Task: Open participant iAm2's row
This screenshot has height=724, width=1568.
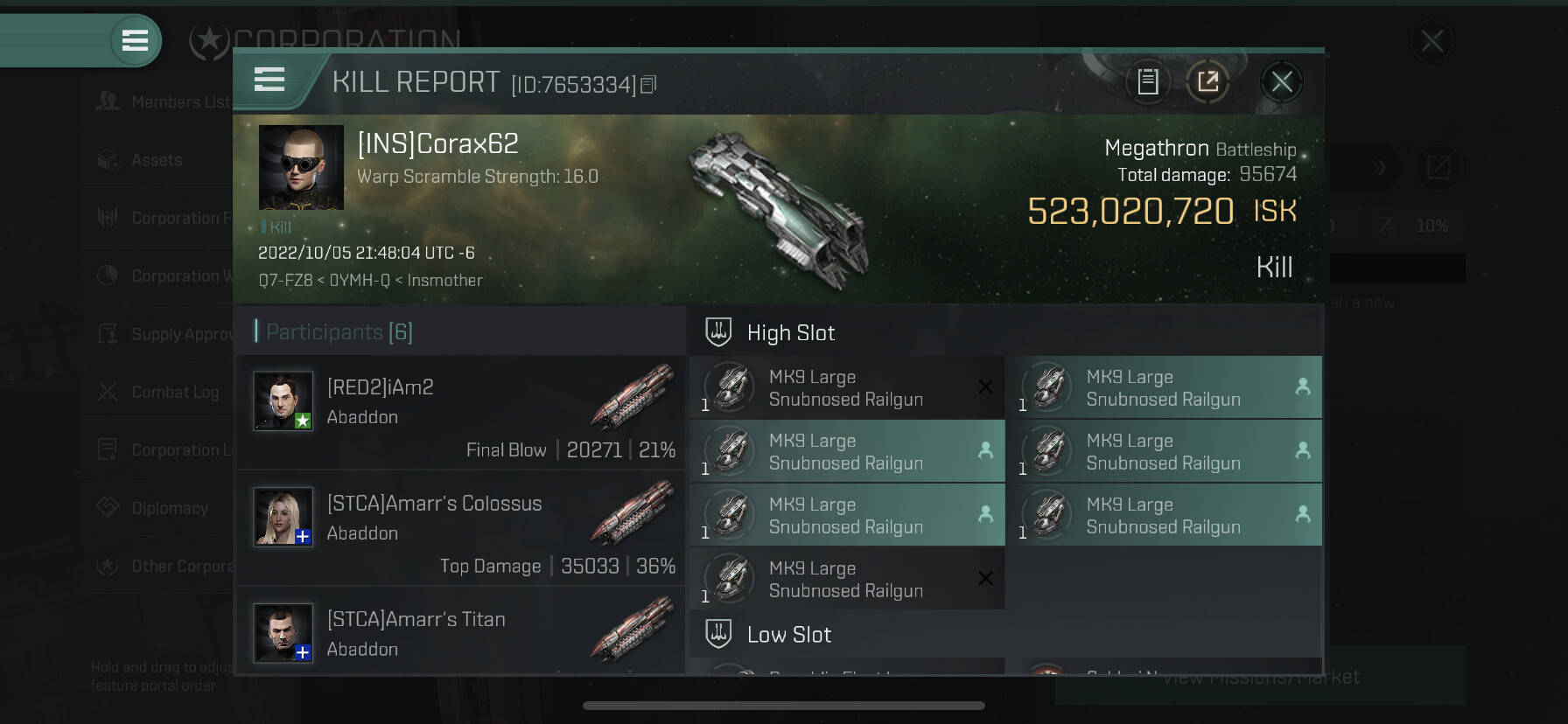Action: [x=461, y=413]
